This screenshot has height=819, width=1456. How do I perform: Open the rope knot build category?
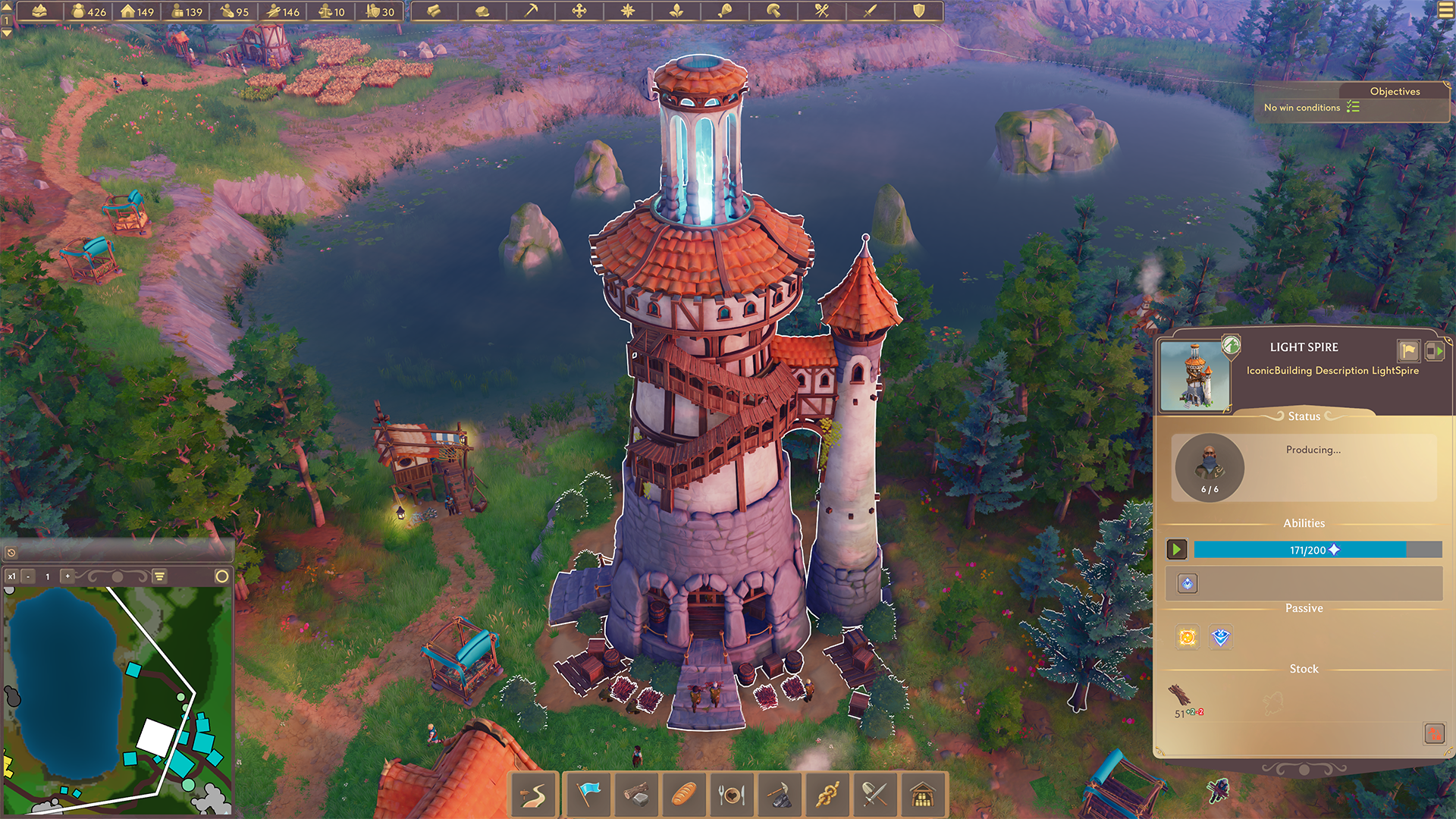(827, 795)
